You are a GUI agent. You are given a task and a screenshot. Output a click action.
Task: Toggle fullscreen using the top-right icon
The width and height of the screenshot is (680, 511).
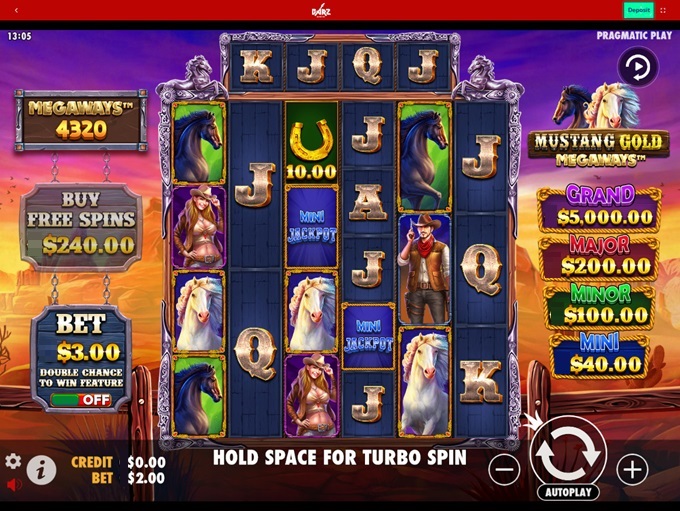(663, 10)
